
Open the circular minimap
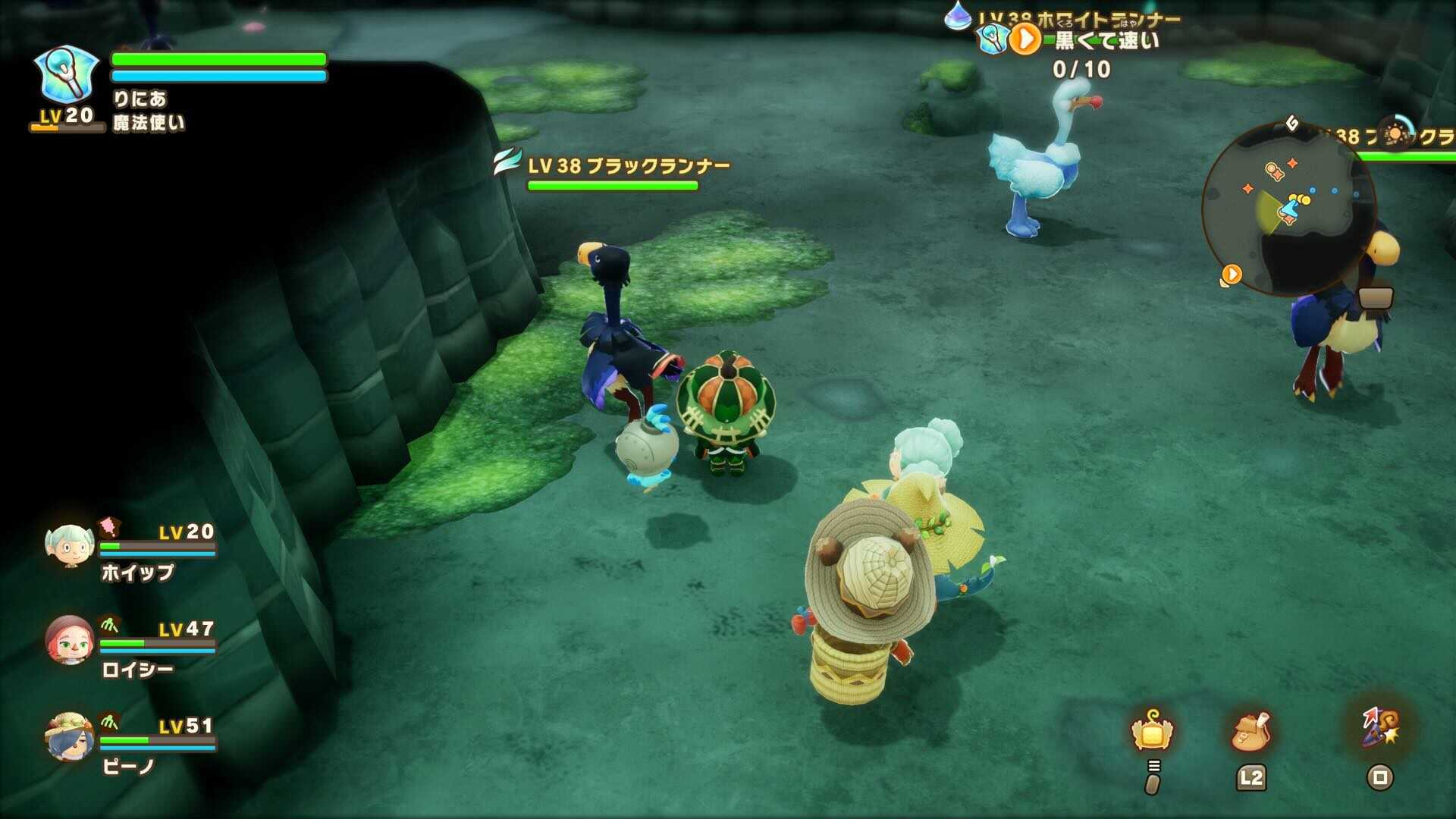(1288, 209)
